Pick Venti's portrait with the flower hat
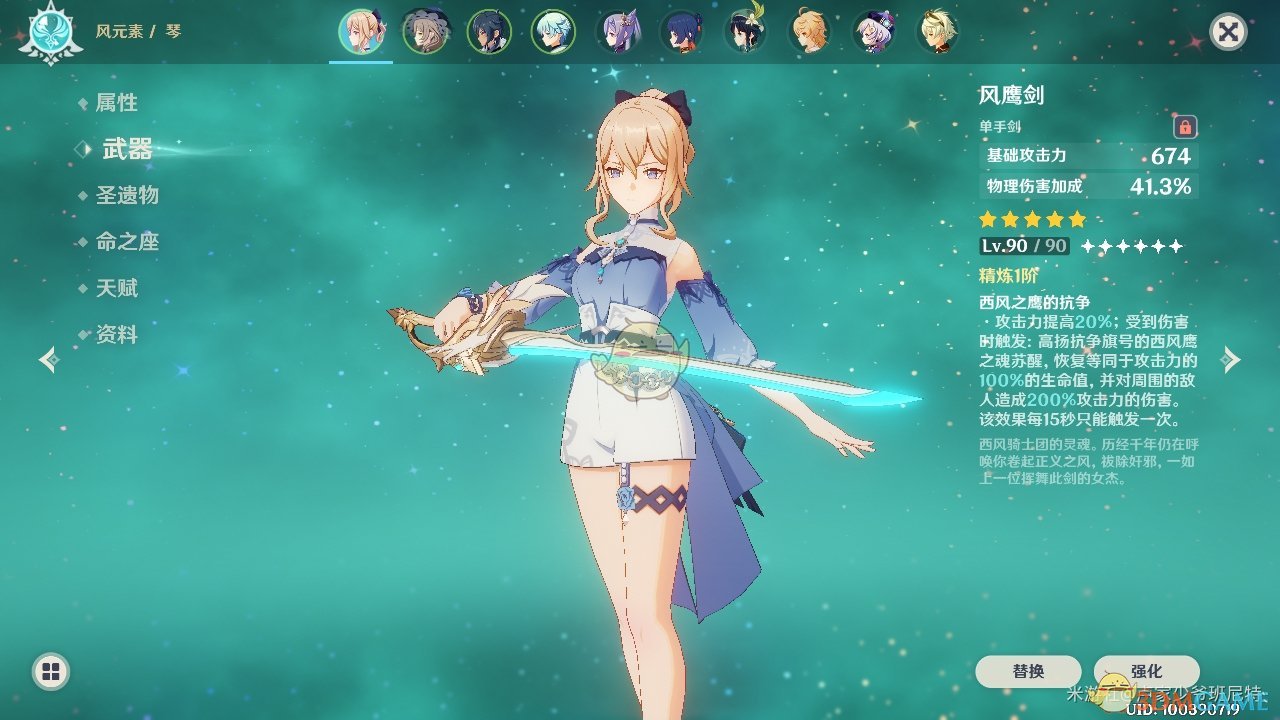Image resolution: width=1280 pixels, height=720 pixels. coord(746,32)
